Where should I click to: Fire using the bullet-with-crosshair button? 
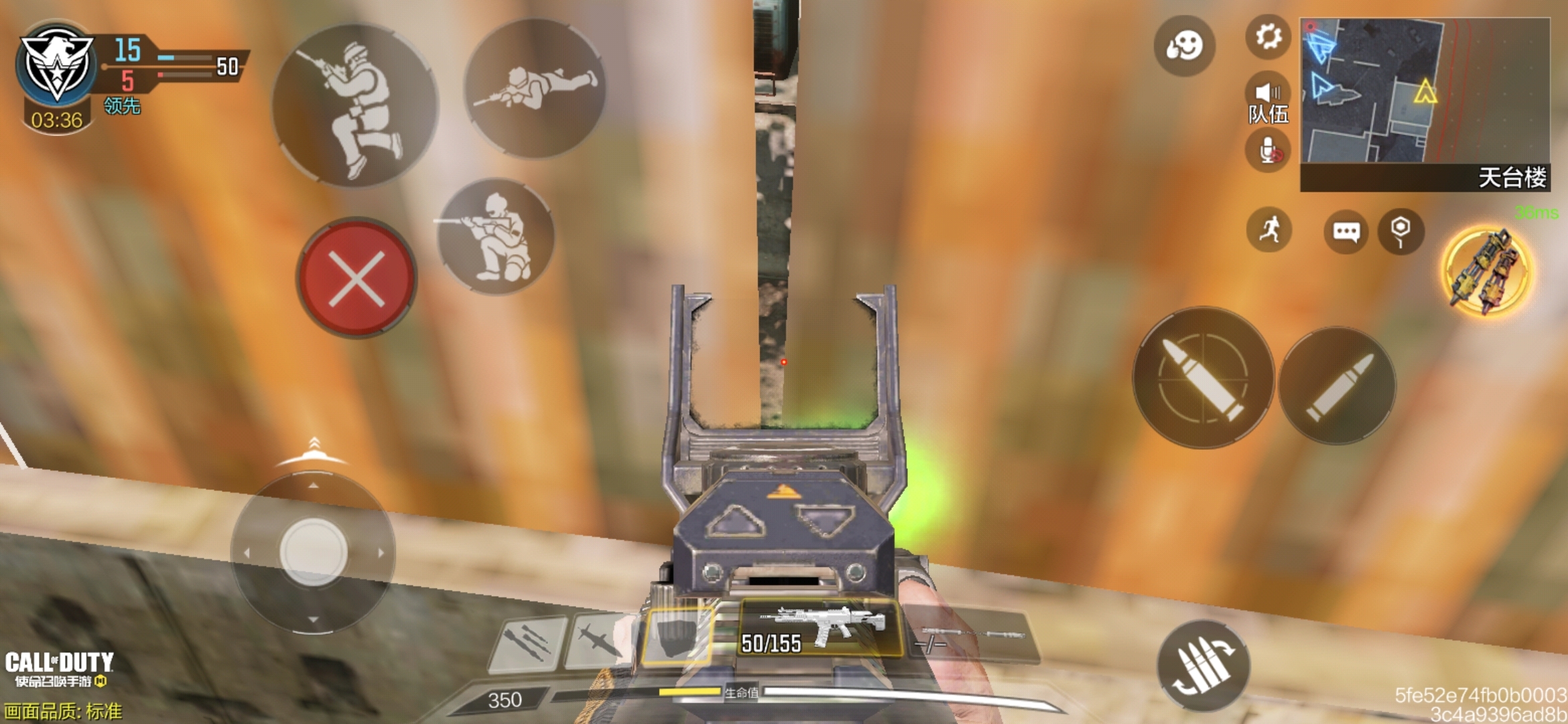[1203, 377]
